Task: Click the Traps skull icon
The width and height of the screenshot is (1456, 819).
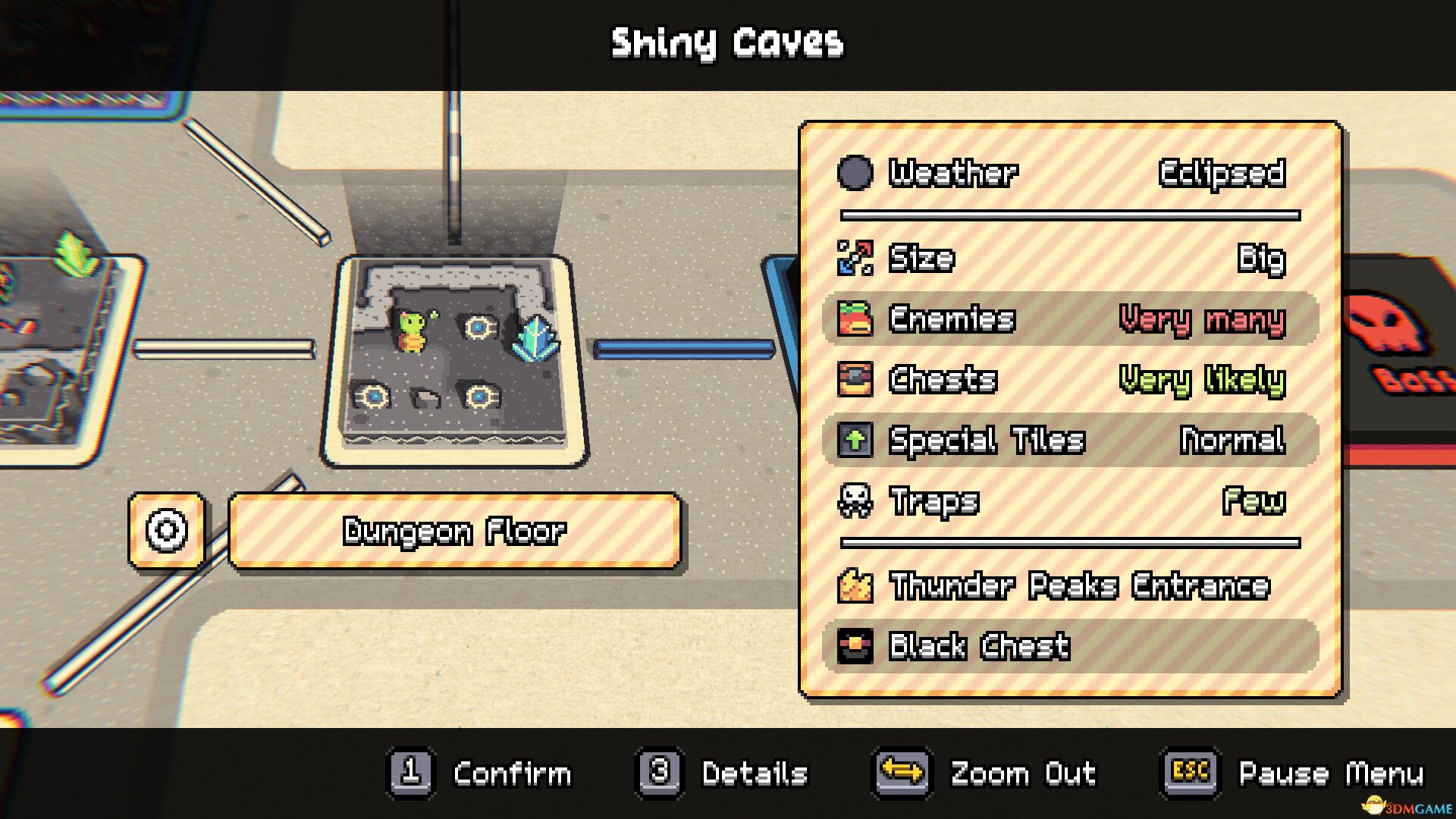Action: [x=855, y=500]
